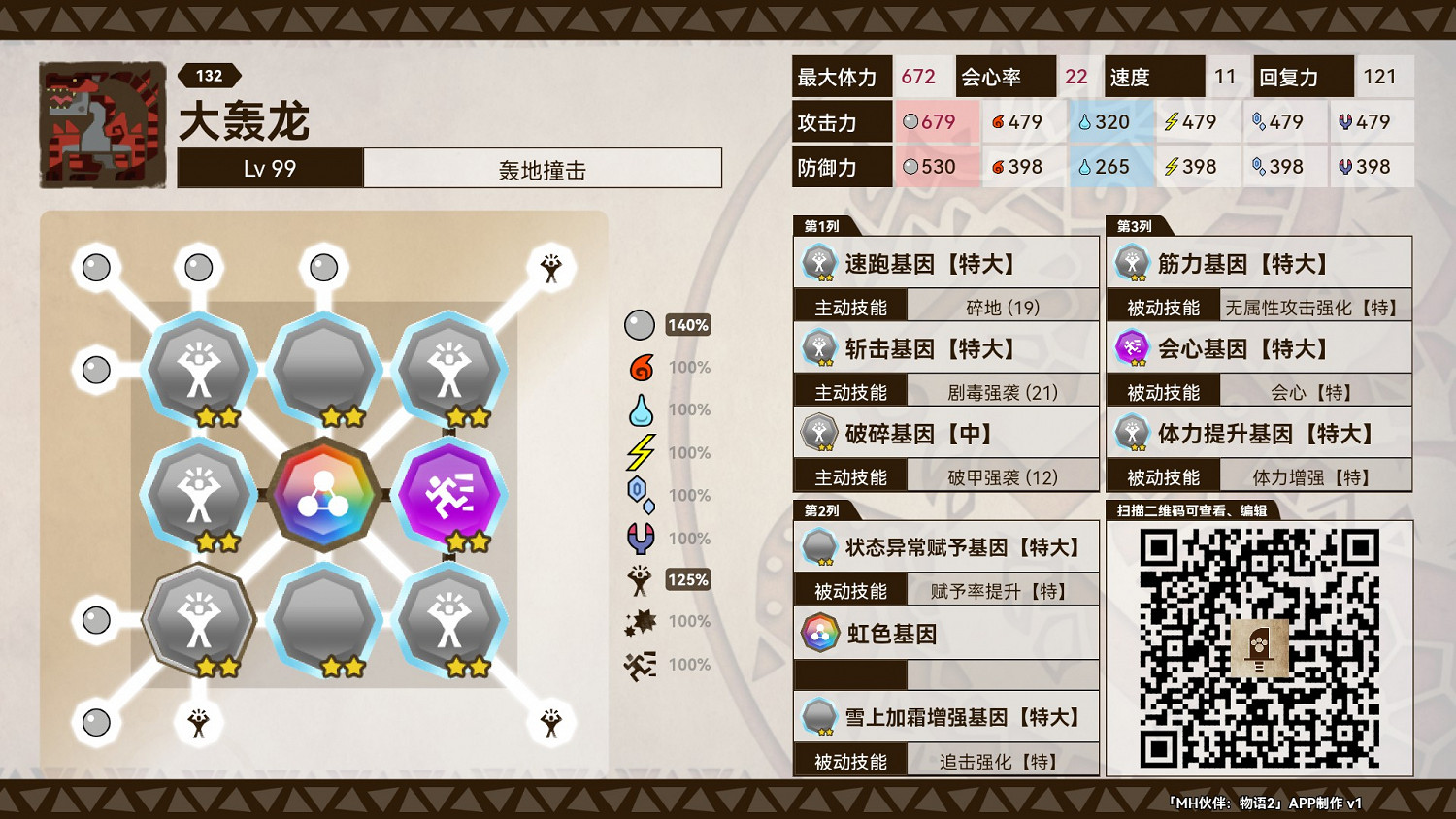Click the 轰地撞击 skill button
Viewport: 1456px width, 819px height.
point(542,168)
